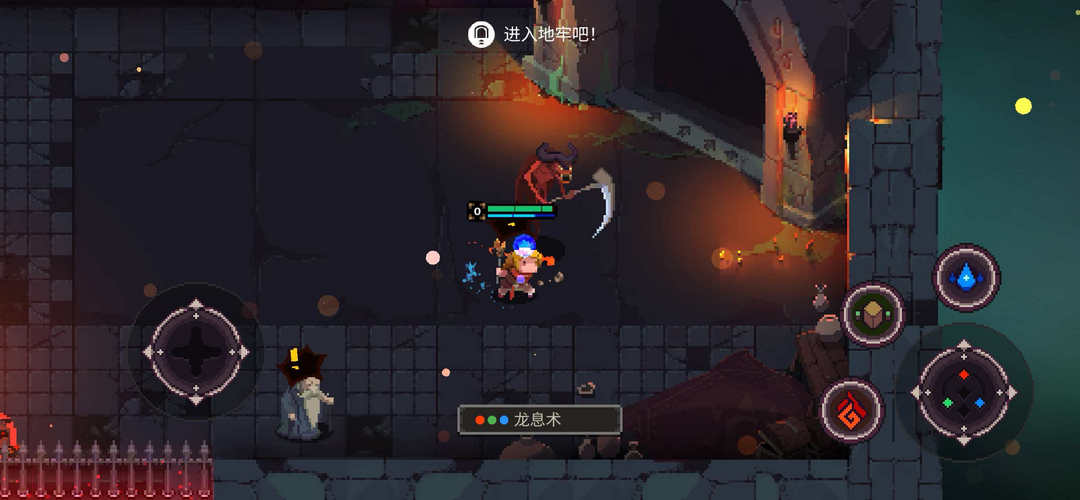This screenshot has height=500, width=1080.
Task: Open the 进入地牢吧! quest notification
Action: 535,34
